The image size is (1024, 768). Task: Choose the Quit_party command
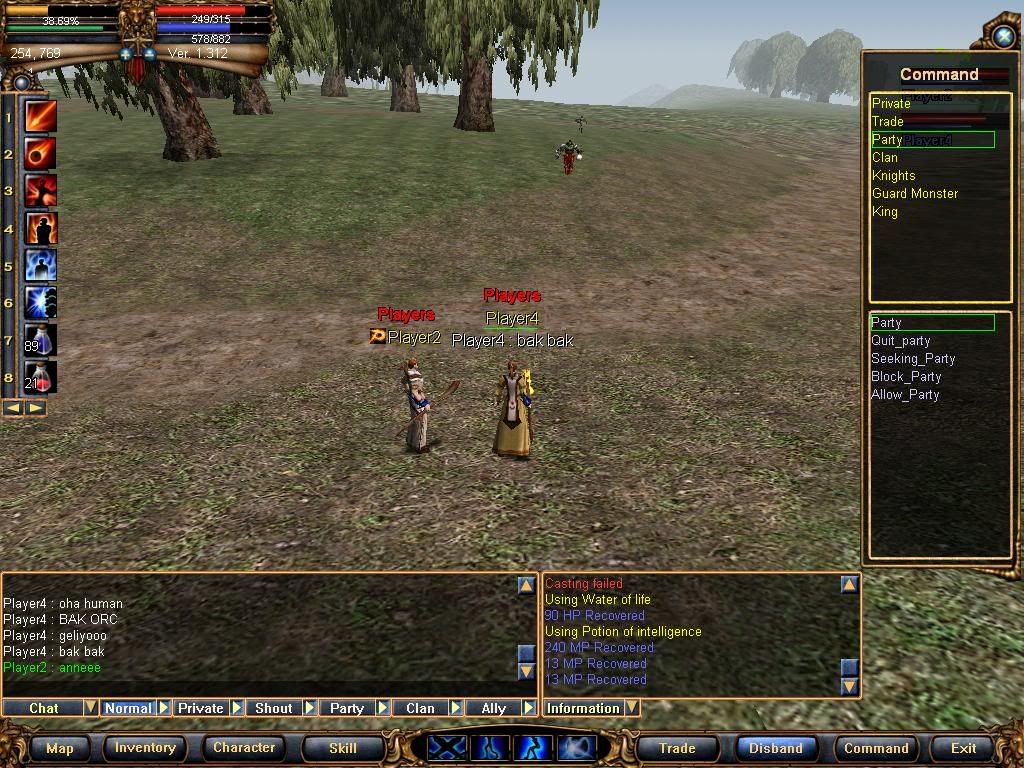pos(900,341)
